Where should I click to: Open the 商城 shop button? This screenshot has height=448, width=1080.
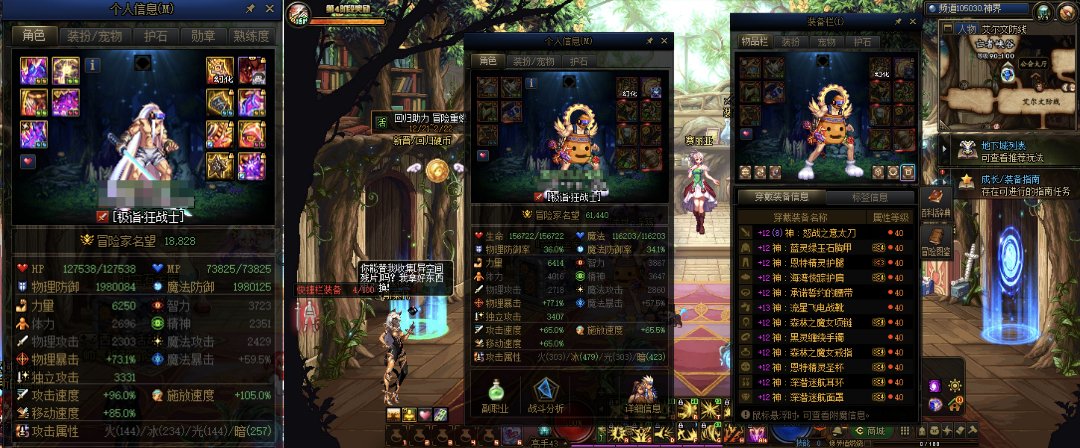pyautogui.click(x=876, y=431)
